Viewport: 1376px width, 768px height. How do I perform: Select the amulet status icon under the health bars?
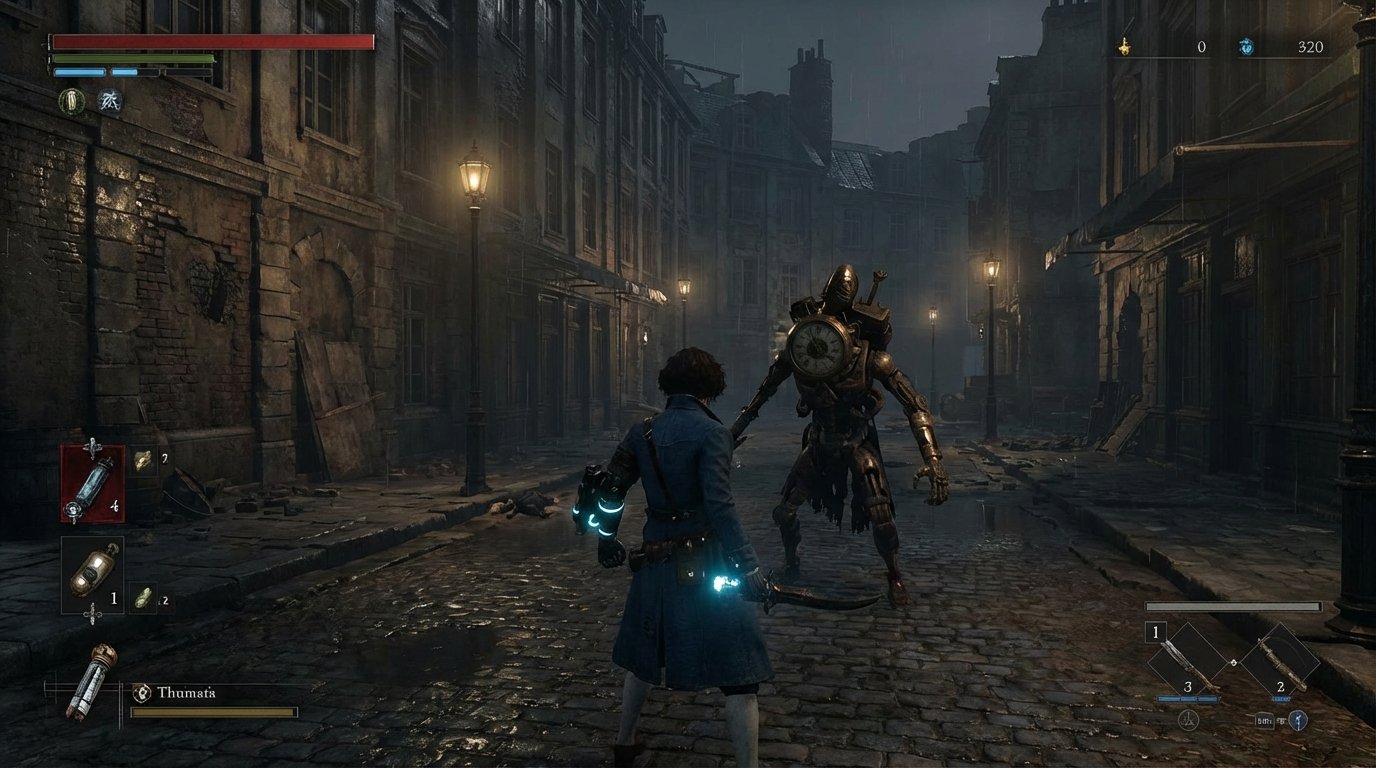[69, 101]
